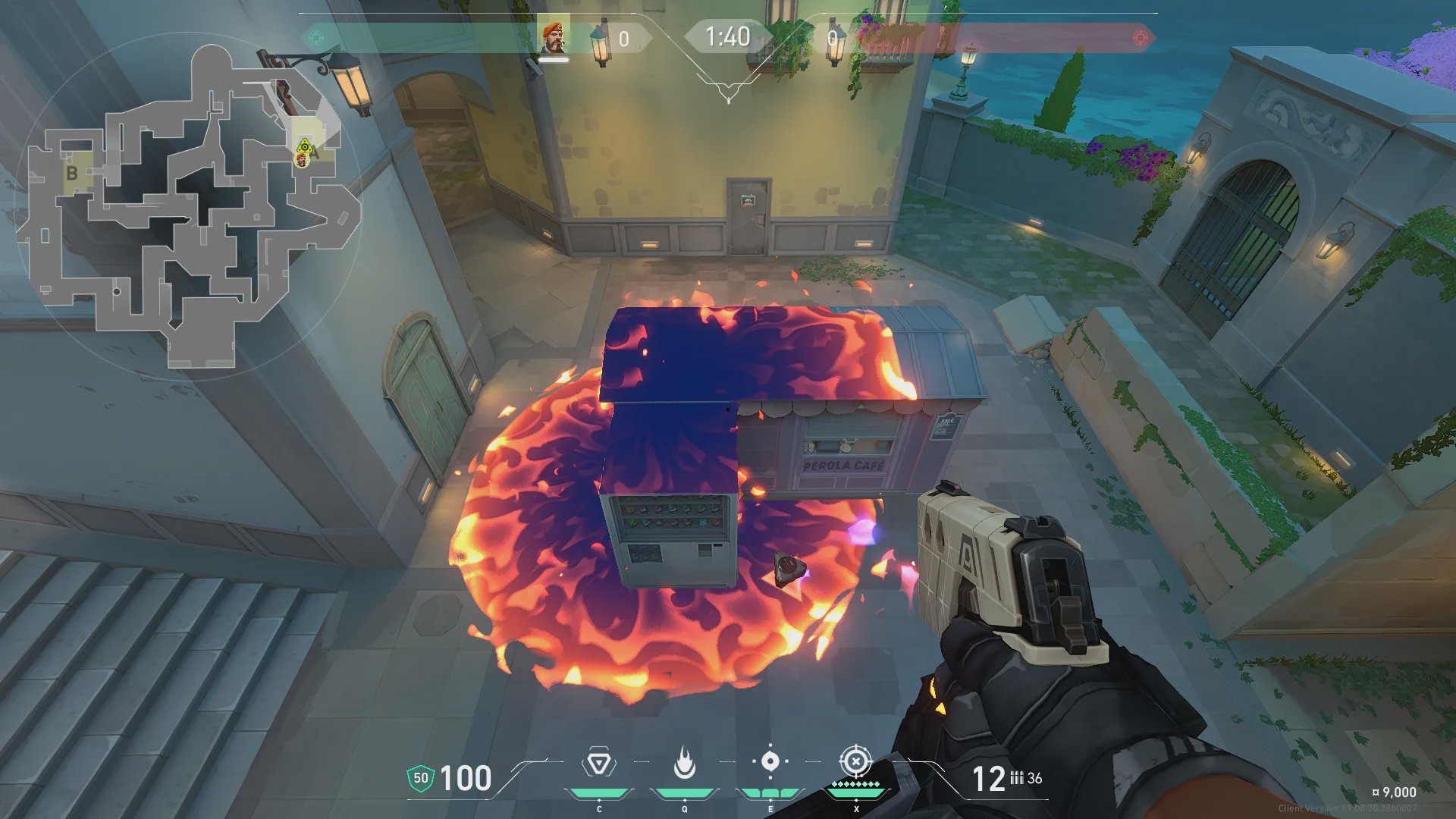Click Brimstone's portrait in the top bar
Image resolution: width=1456 pixels, height=819 pixels.
(554, 38)
